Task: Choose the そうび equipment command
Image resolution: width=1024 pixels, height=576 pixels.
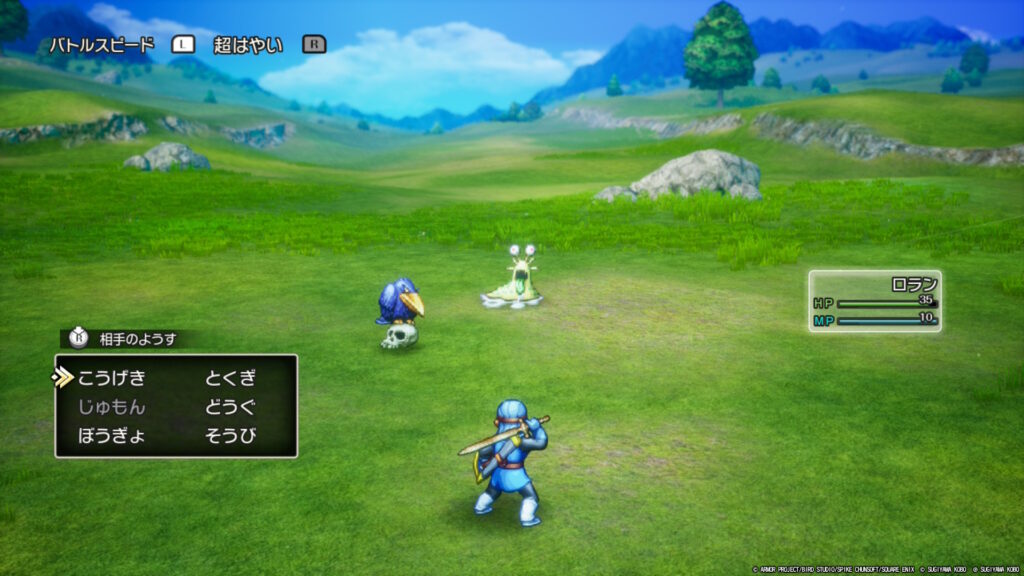Action: click(x=231, y=435)
